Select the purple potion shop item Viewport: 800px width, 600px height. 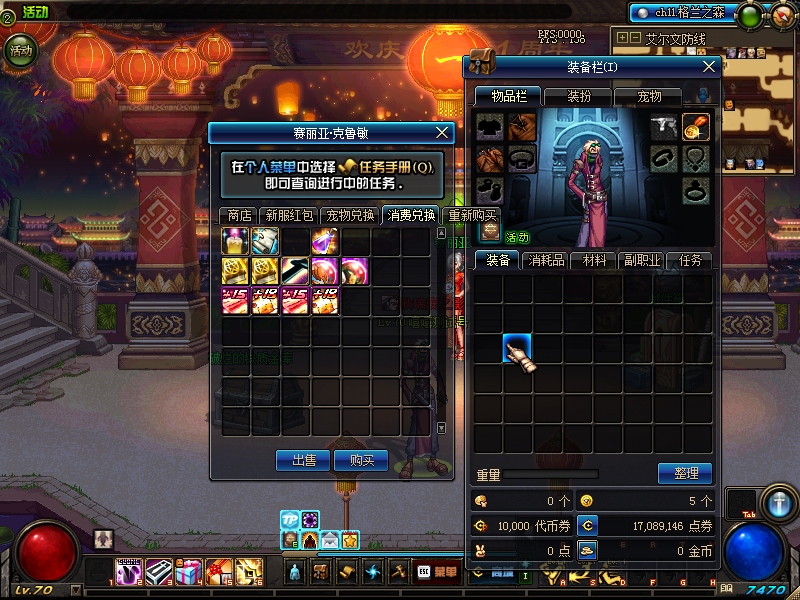tap(325, 241)
